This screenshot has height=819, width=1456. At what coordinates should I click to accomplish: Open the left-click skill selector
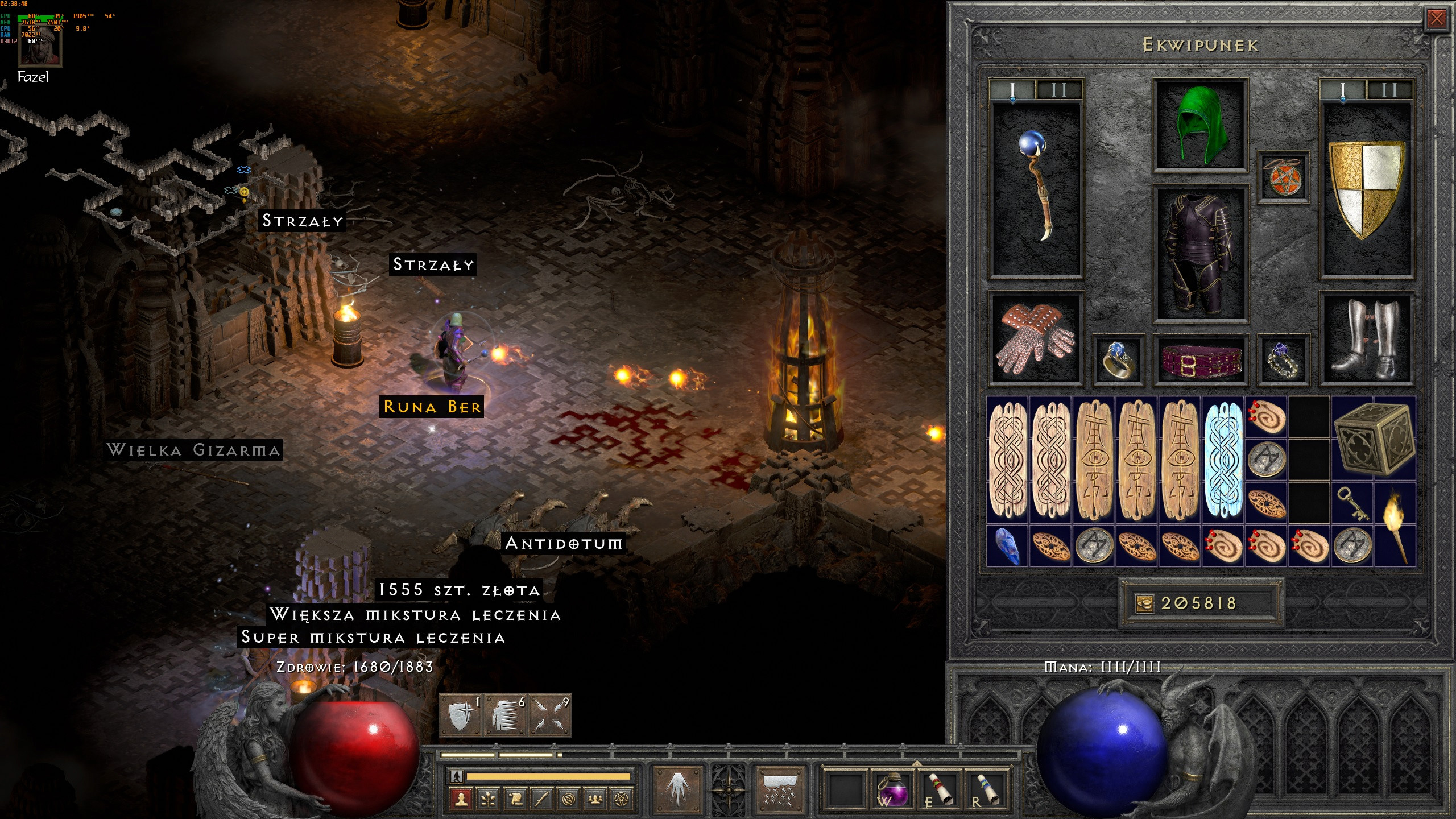(677, 789)
